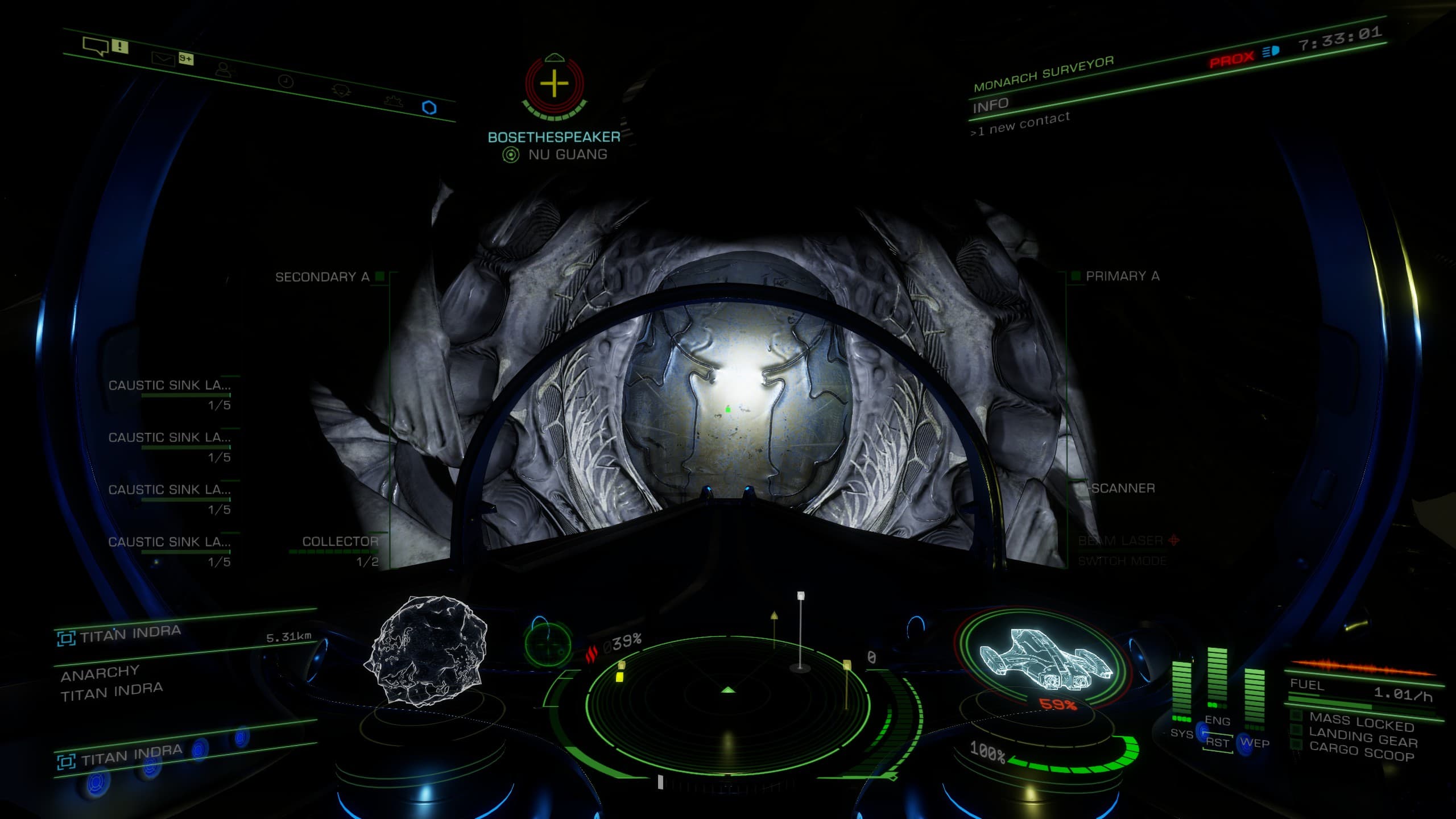
Task: Click the radar scanner disc
Action: (728, 705)
